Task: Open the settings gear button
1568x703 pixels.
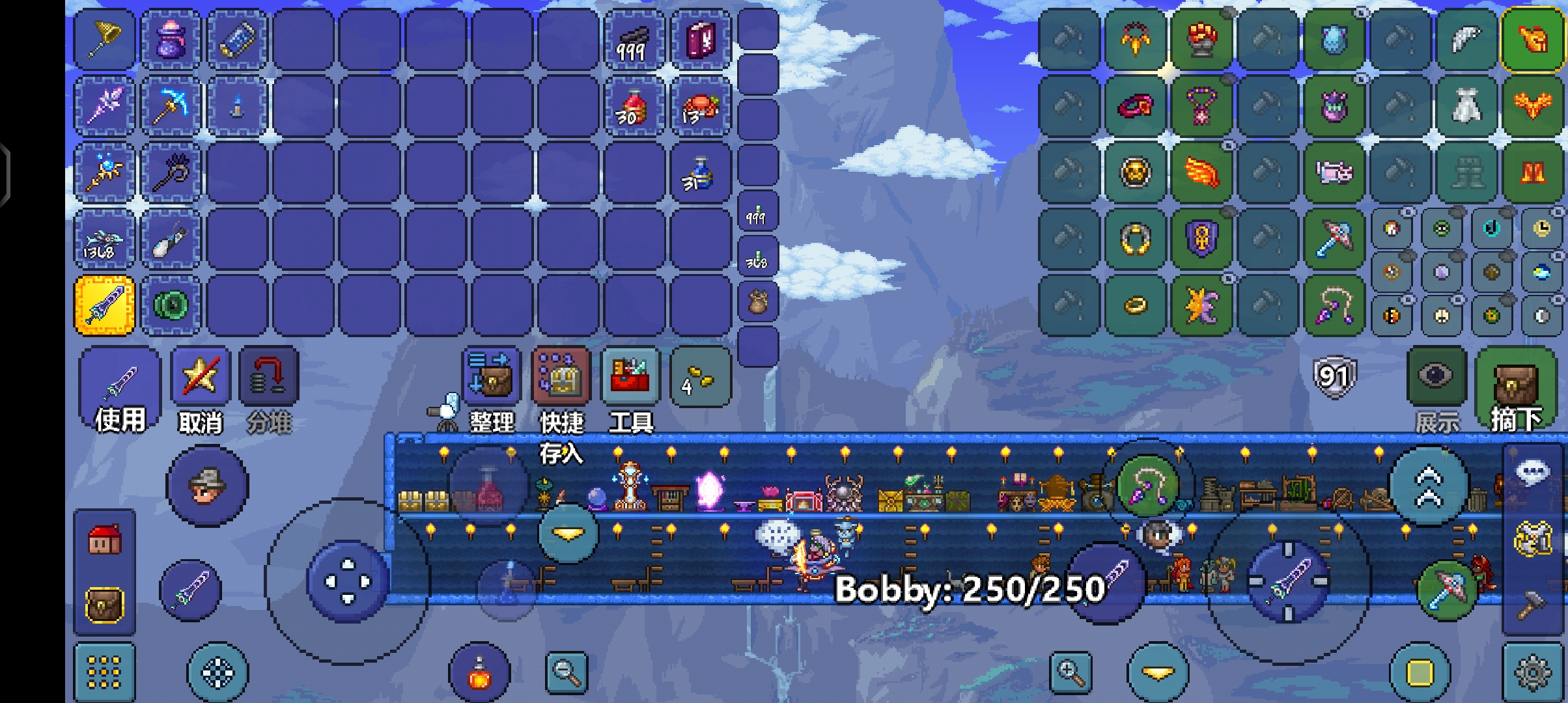Action: pyautogui.click(x=1533, y=672)
